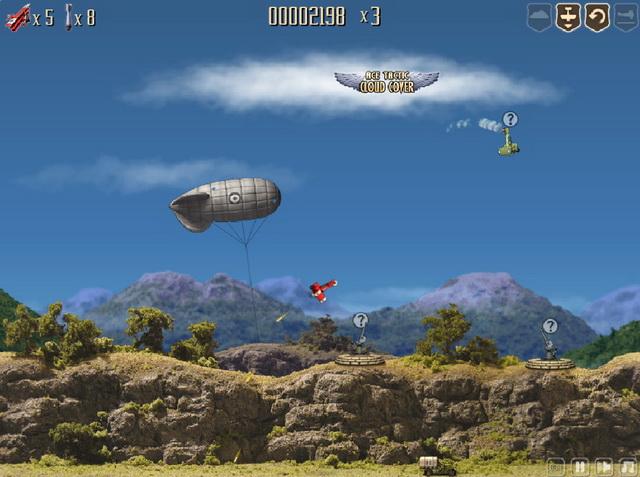The width and height of the screenshot is (640, 477).
Task: Toggle the music note button
Action: [x=627, y=466]
